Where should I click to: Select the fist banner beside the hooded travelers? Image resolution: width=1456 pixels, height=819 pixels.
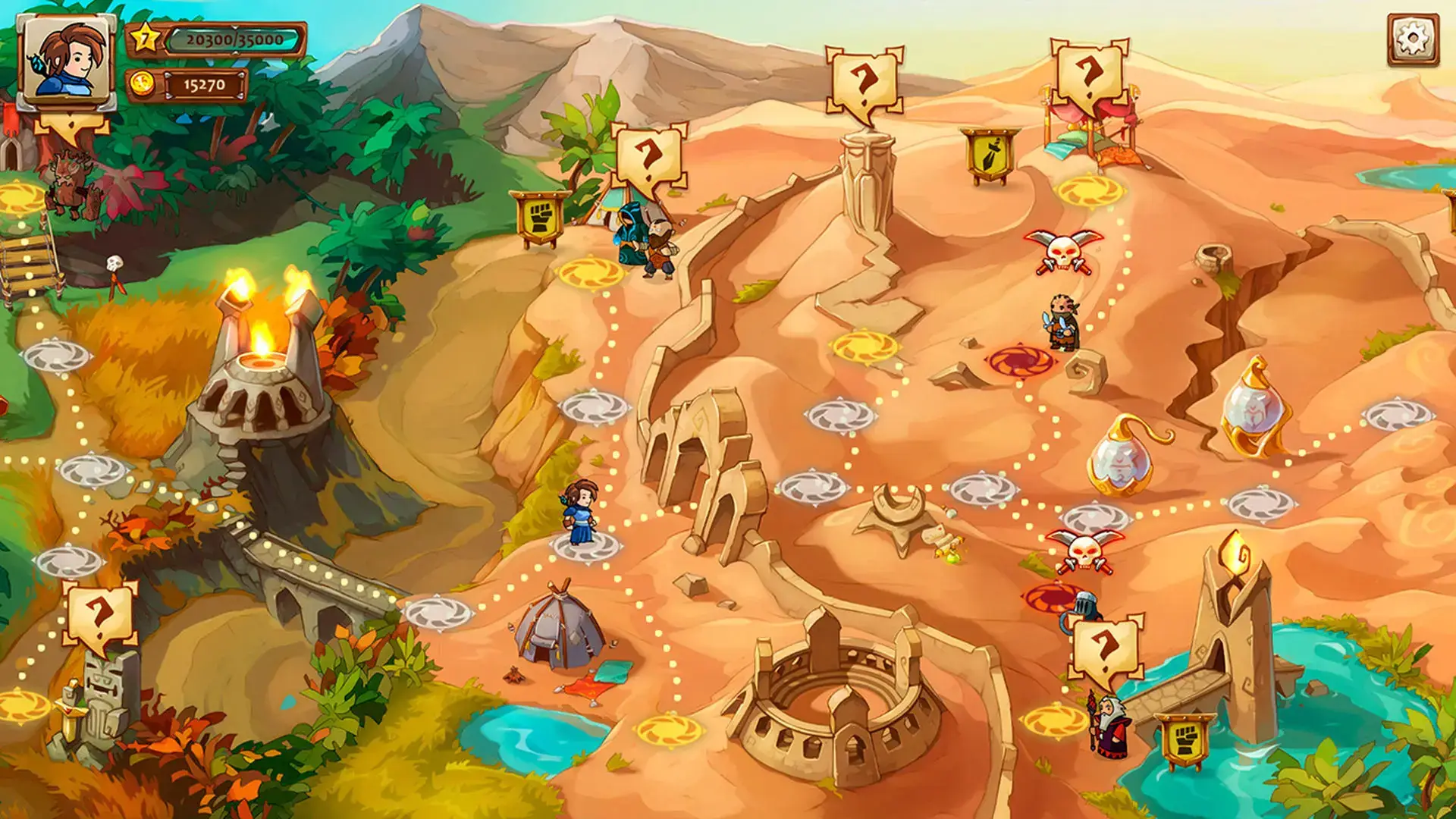[x=539, y=218]
